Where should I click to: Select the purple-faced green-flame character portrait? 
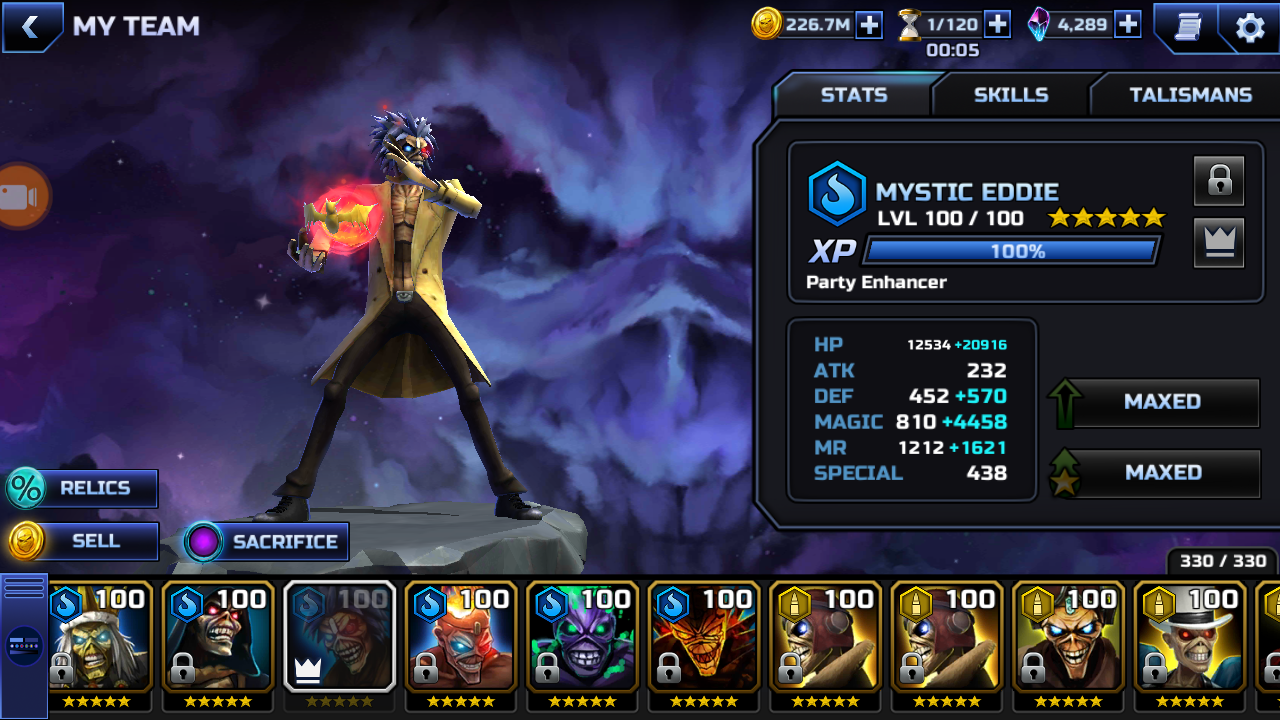[x=583, y=635]
